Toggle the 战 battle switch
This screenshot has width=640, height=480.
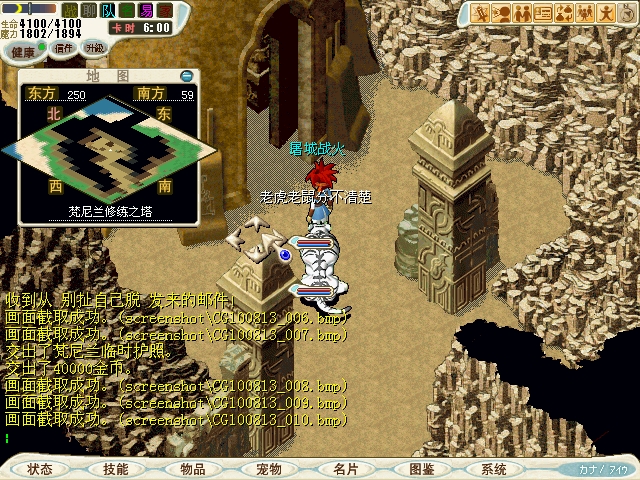pyautogui.click(x=72, y=9)
